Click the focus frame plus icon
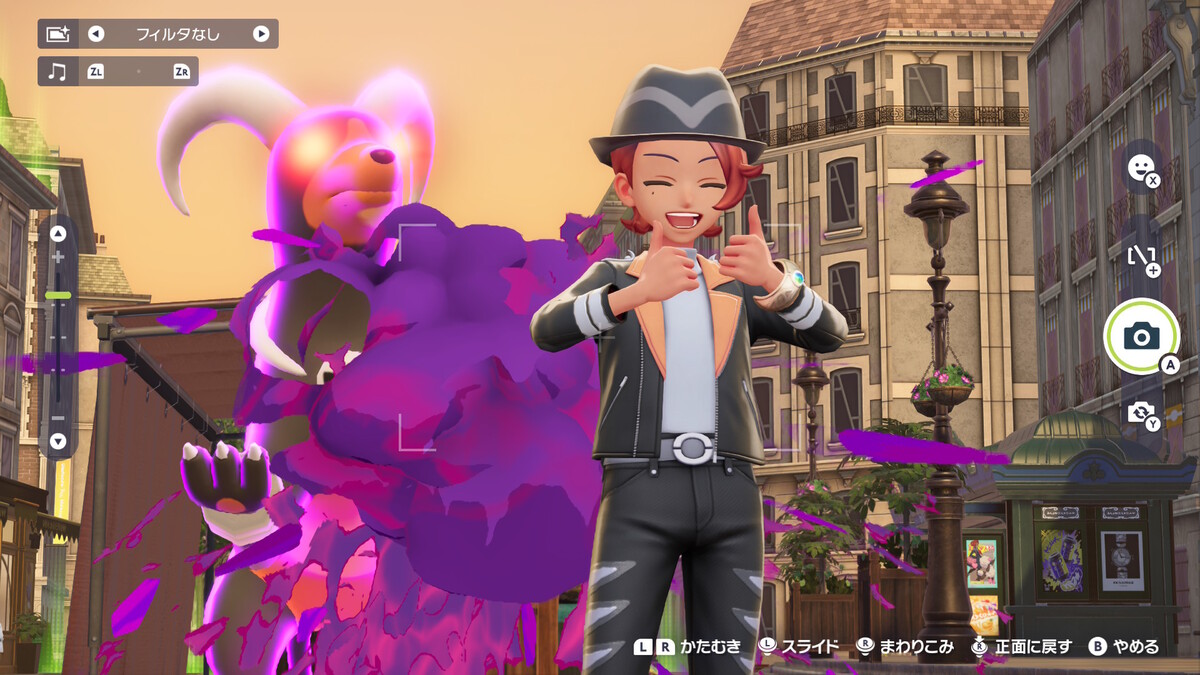 point(1140,256)
